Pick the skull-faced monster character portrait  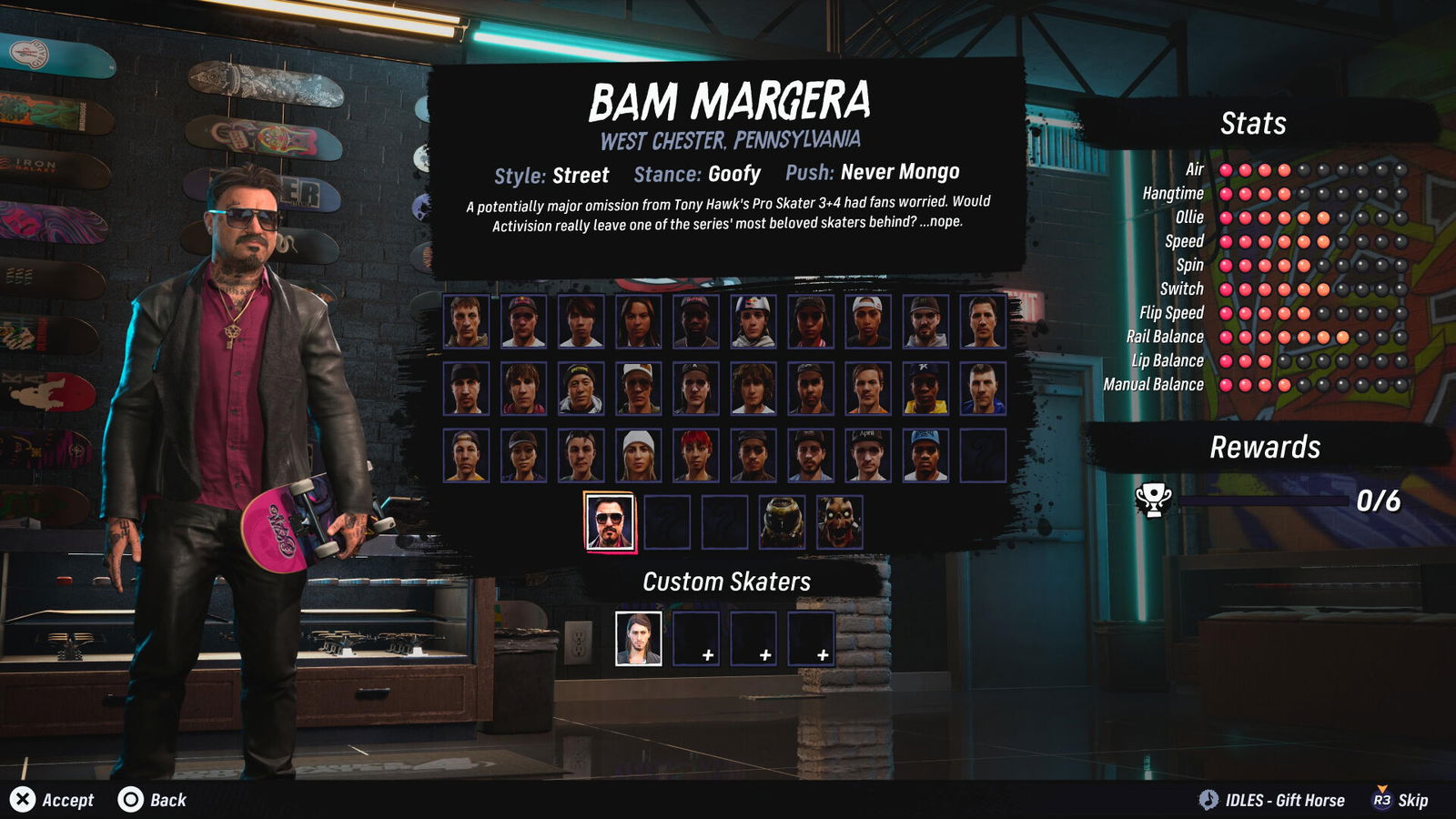839,522
